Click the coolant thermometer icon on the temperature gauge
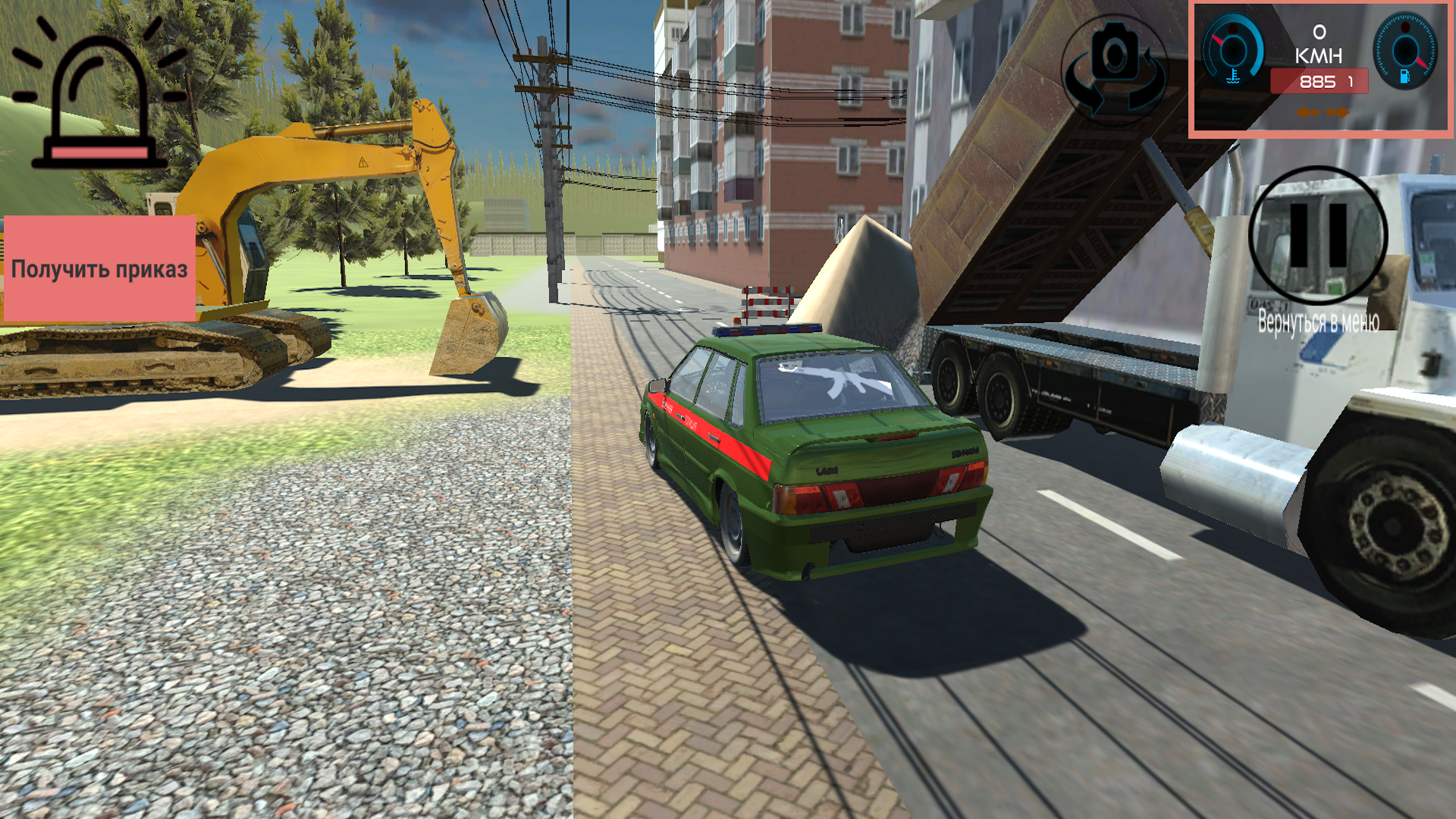 coord(1232,76)
